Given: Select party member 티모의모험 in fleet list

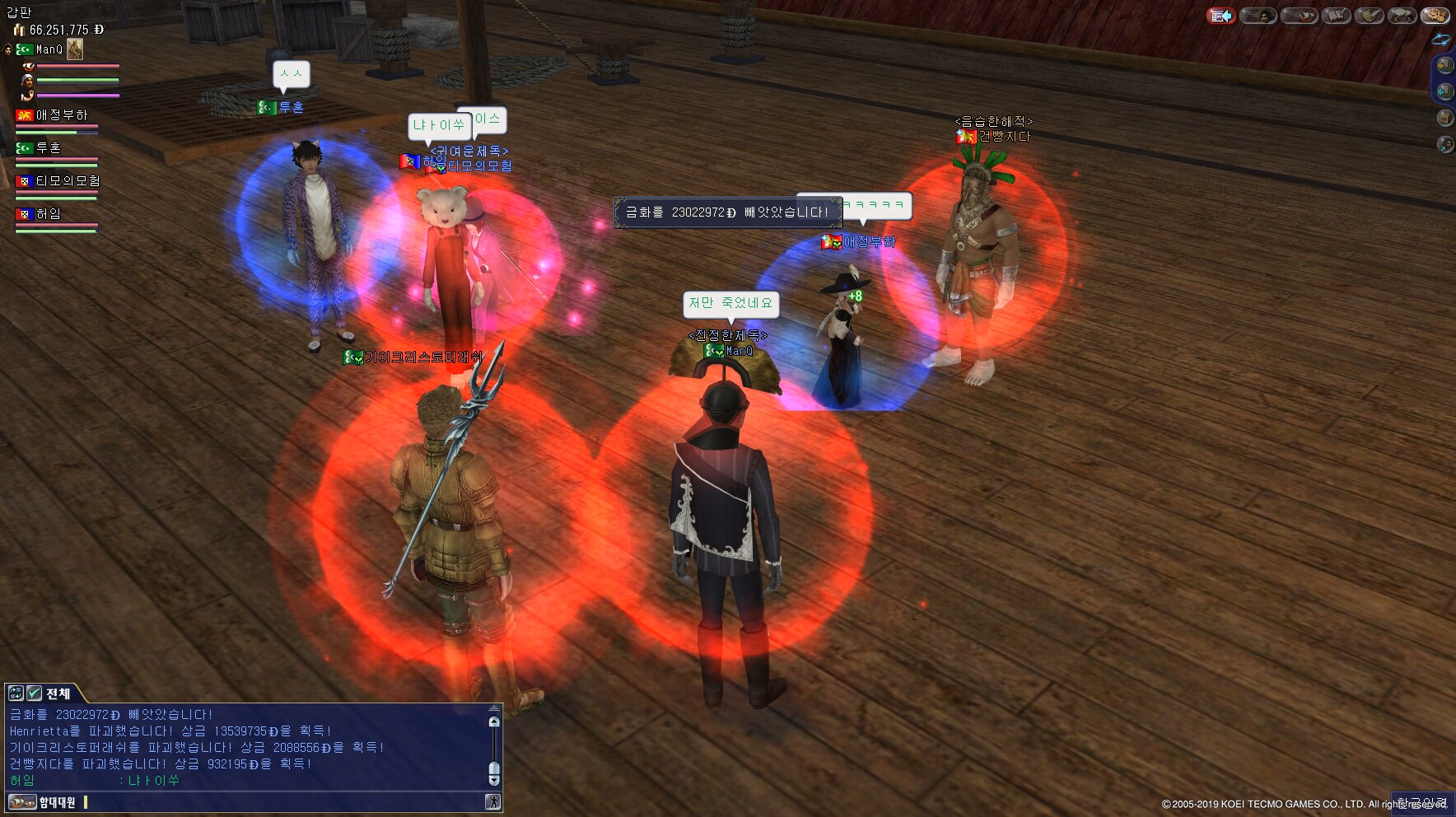Looking at the screenshot, I should pyautogui.click(x=66, y=181).
